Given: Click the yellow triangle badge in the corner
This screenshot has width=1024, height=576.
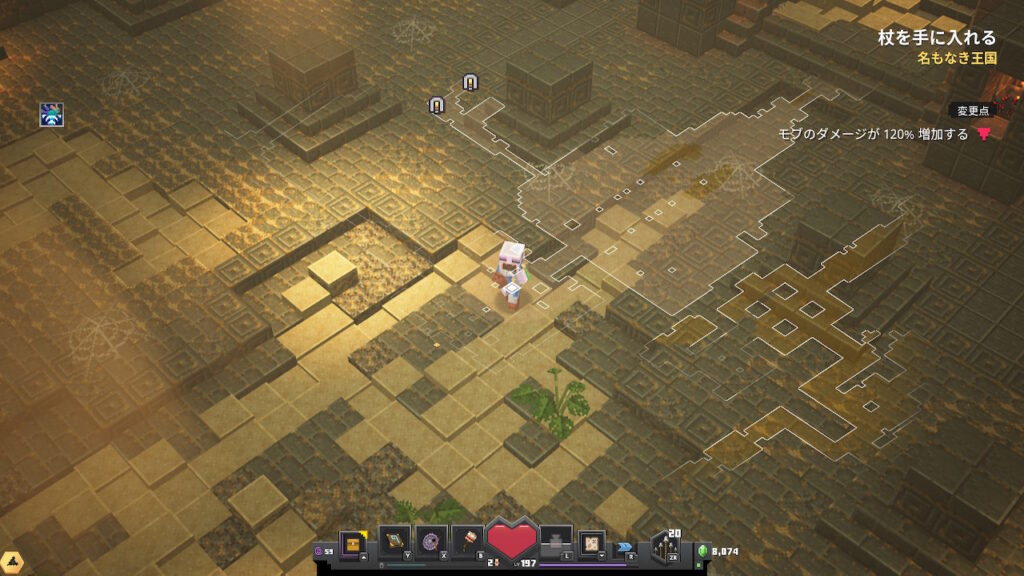Looking at the screenshot, I should point(12,563).
